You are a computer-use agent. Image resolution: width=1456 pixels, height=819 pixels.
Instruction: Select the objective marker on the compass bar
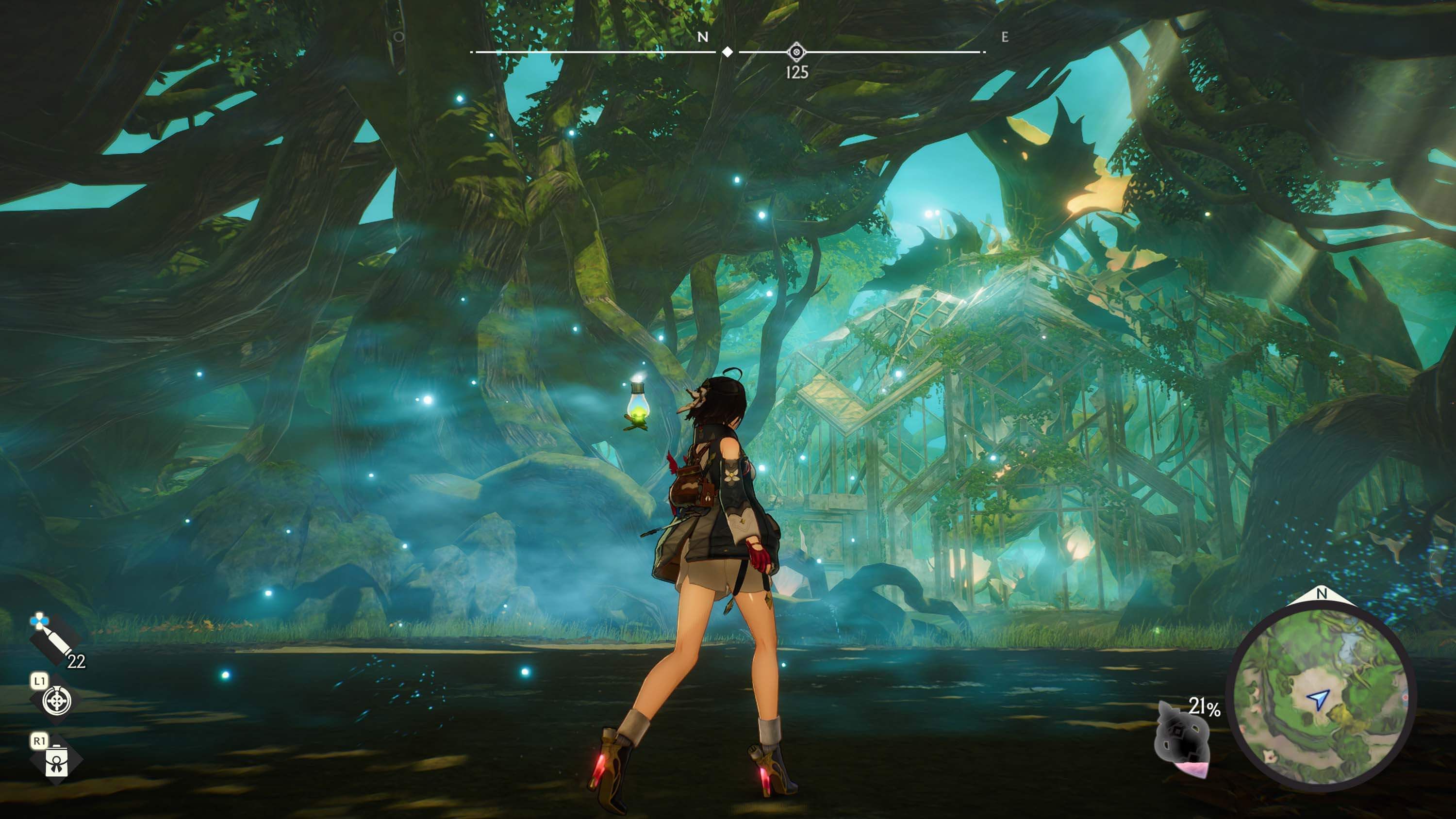pyautogui.click(x=796, y=52)
